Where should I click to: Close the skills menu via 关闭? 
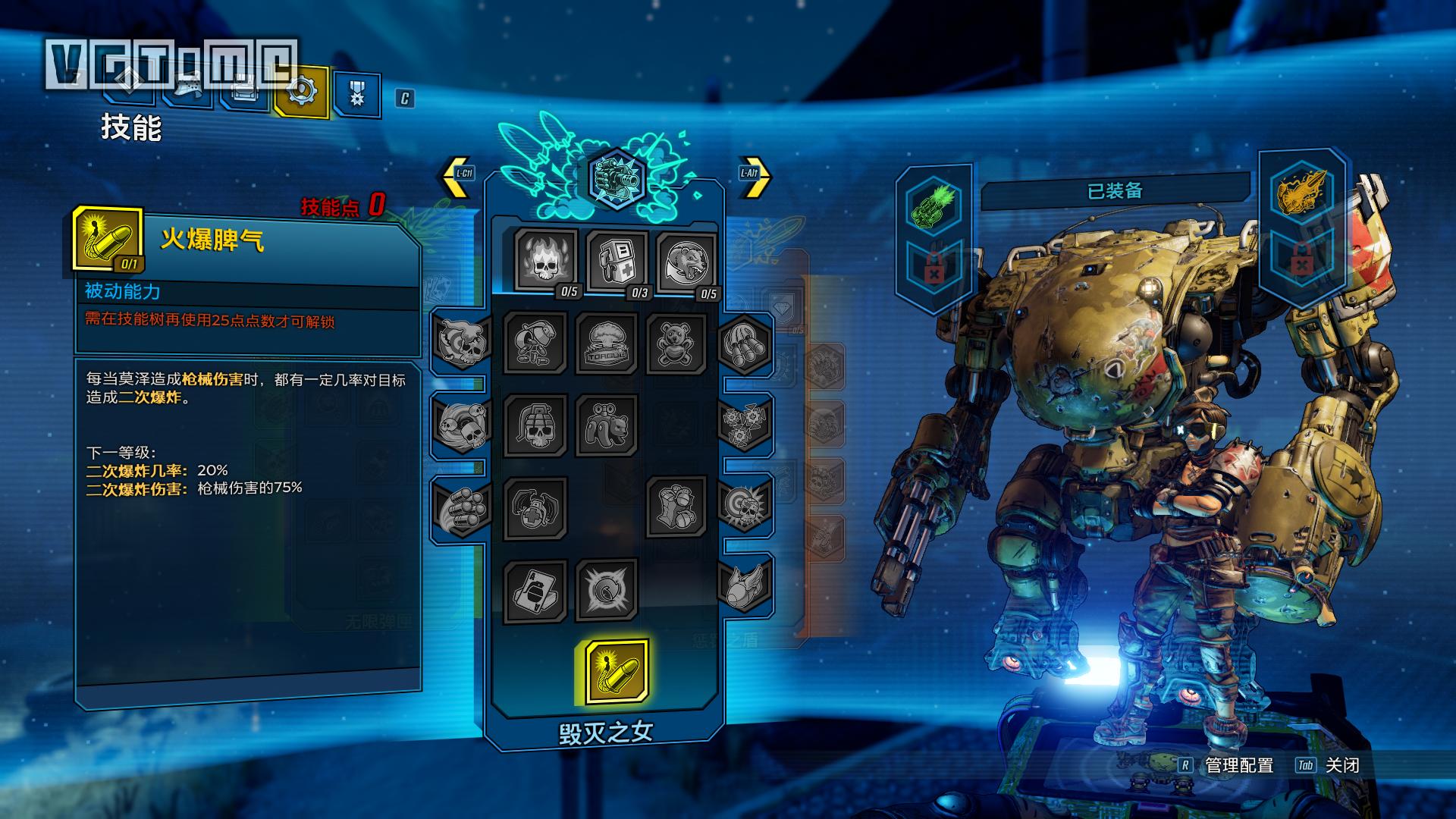point(1341,766)
